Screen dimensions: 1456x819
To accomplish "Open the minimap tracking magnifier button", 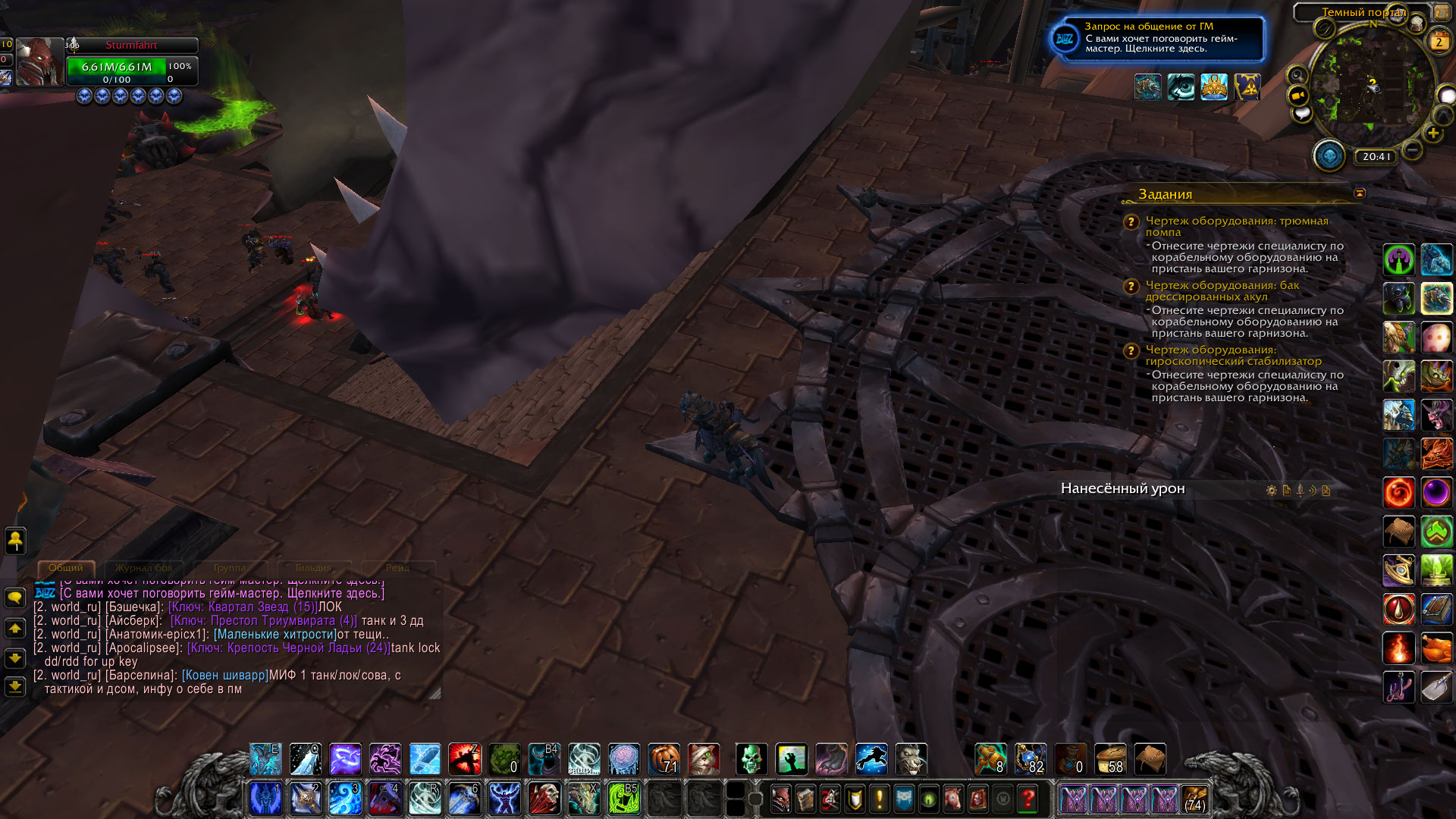I will 1298,75.
